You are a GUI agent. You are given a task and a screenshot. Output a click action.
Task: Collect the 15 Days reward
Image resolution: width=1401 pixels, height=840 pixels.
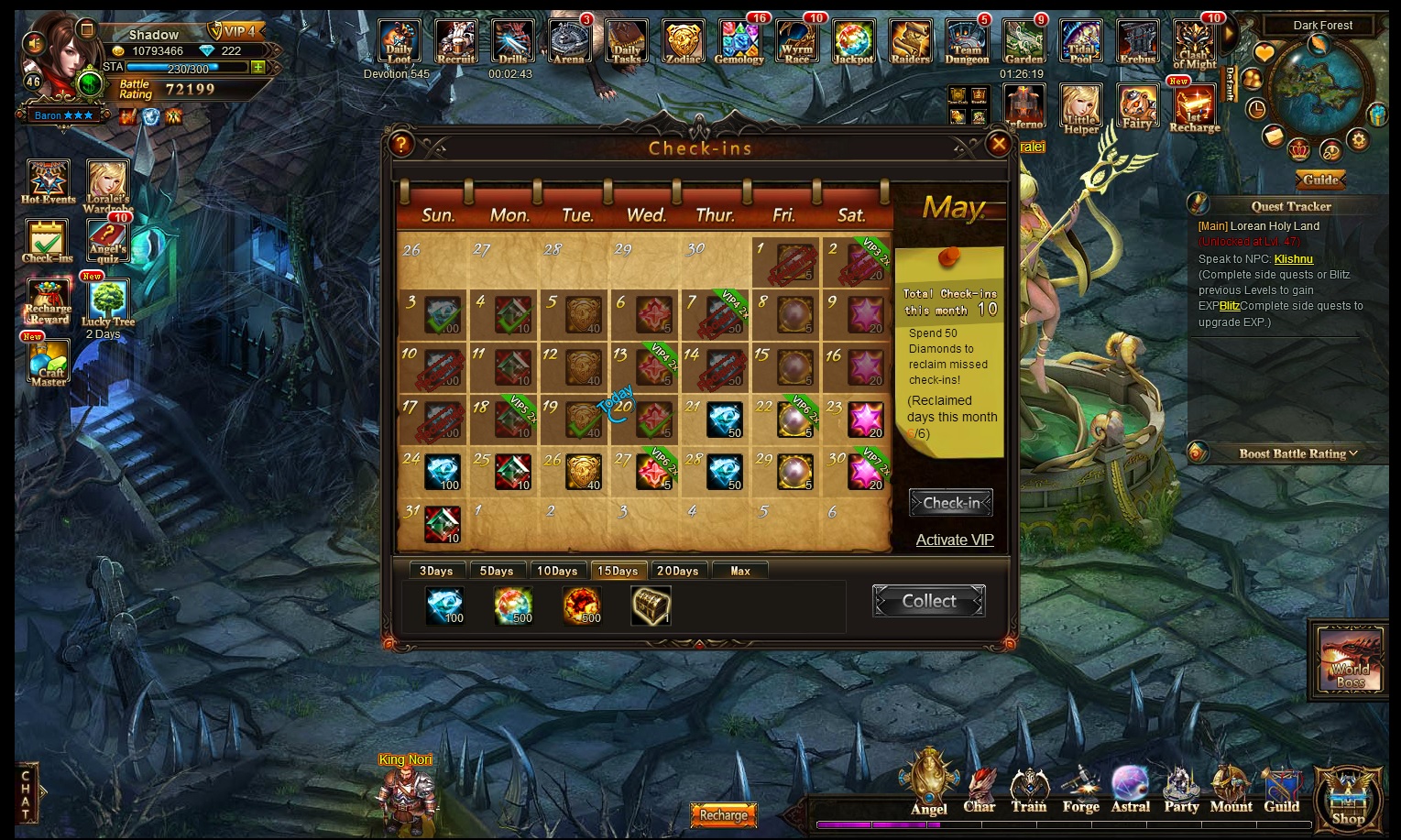(928, 601)
